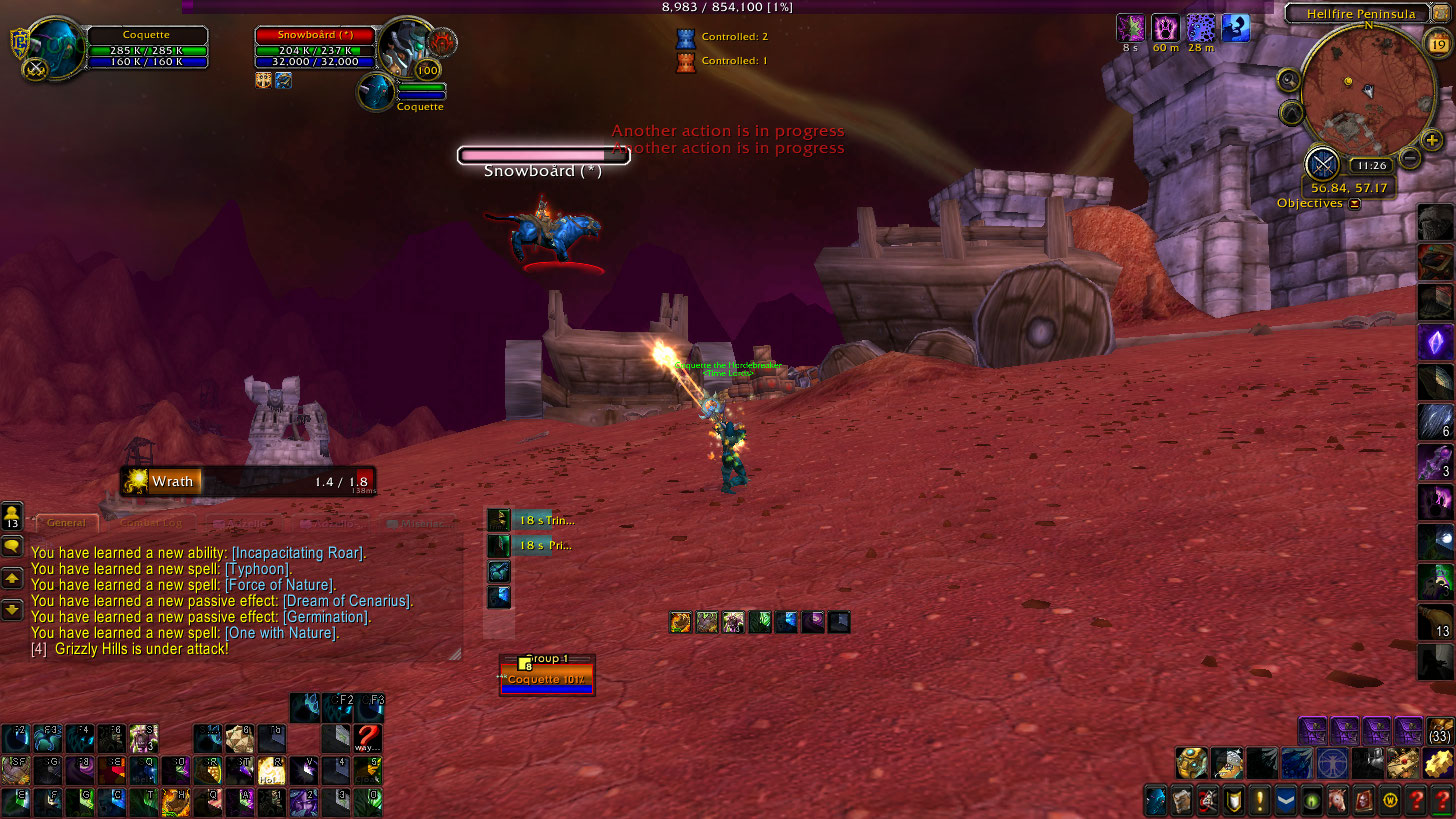The width and height of the screenshot is (1456, 819).
Task: Expand the Objectives tracker arrow
Action: [x=1354, y=204]
